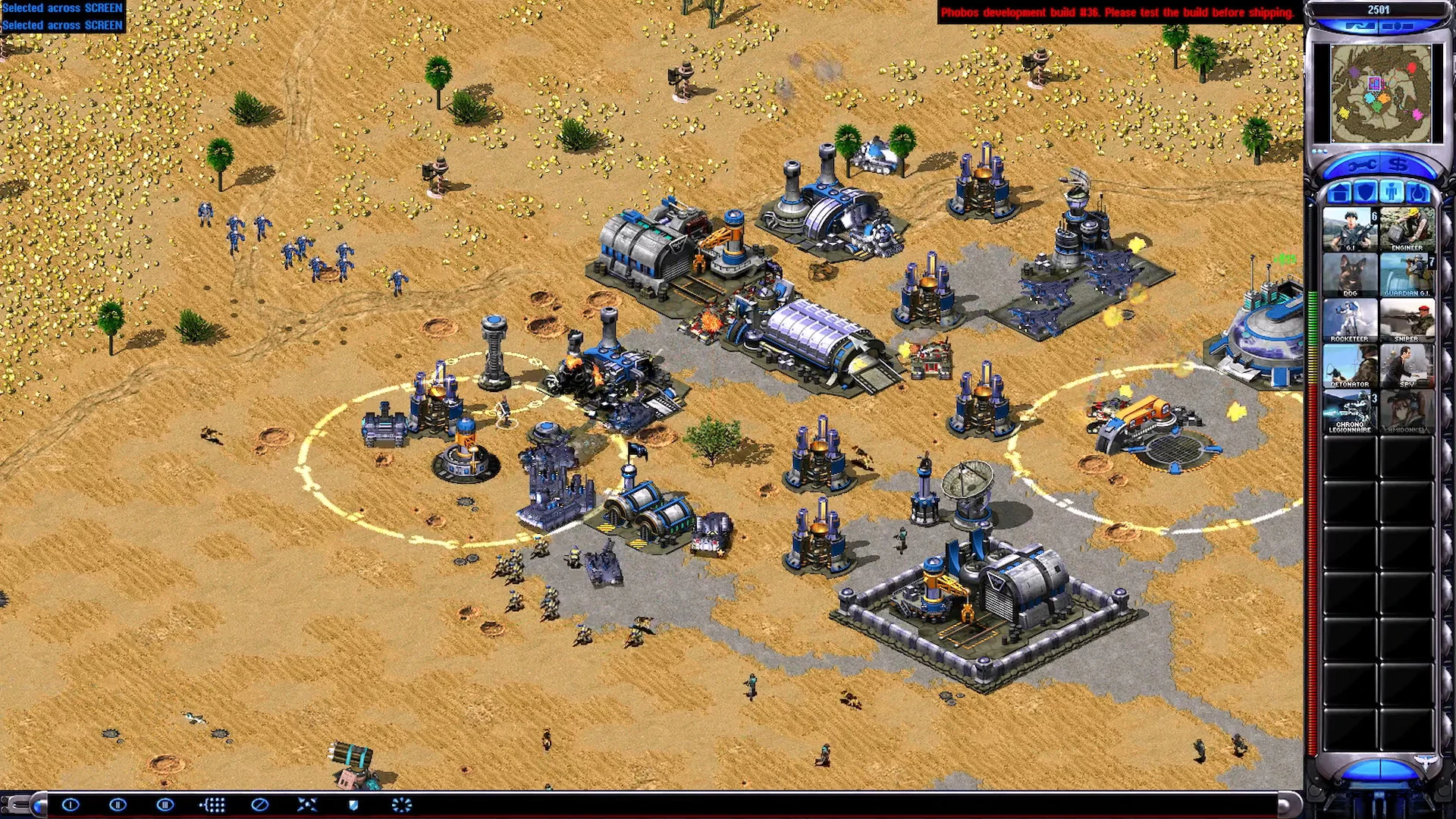Open the shield defenses build tab

tap(1366, 193)
